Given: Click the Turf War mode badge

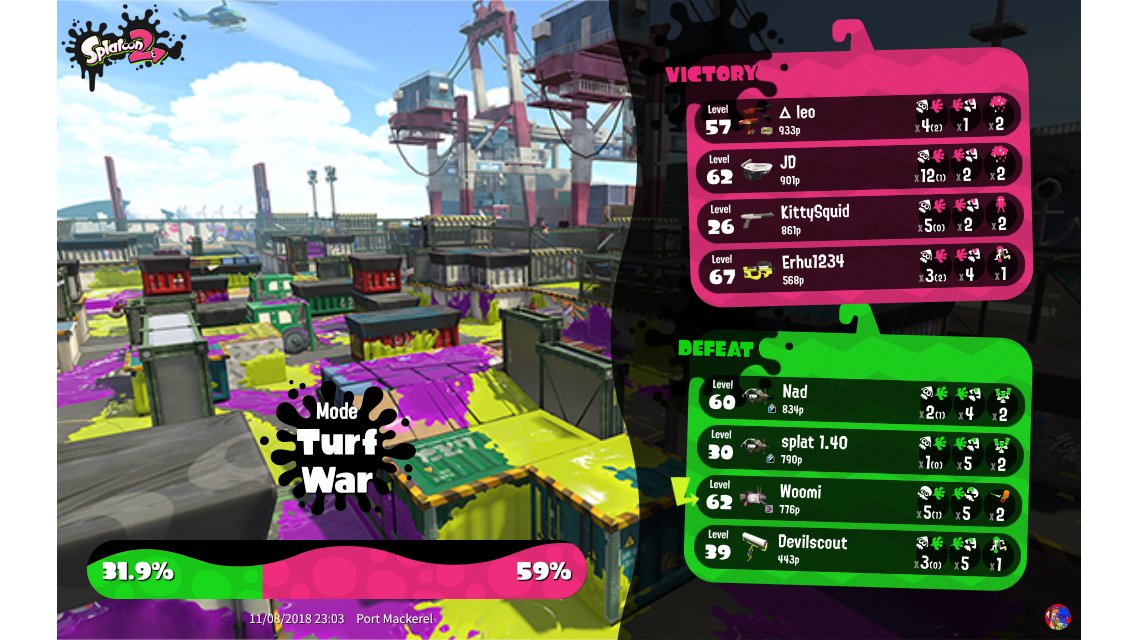Looking at the screenshot, I should pos(336,447).
